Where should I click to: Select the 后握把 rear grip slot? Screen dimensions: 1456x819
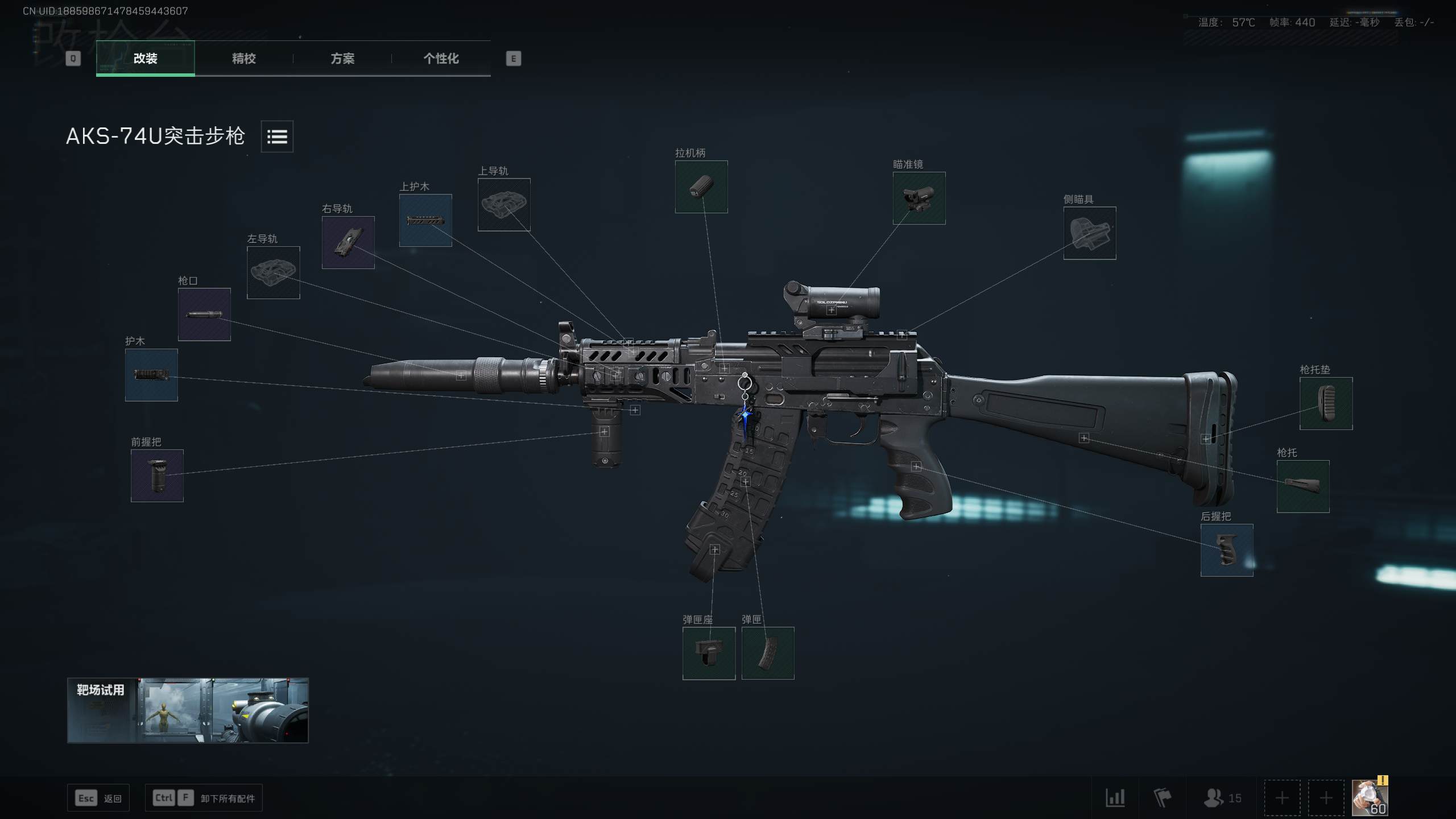[1227, 550]
